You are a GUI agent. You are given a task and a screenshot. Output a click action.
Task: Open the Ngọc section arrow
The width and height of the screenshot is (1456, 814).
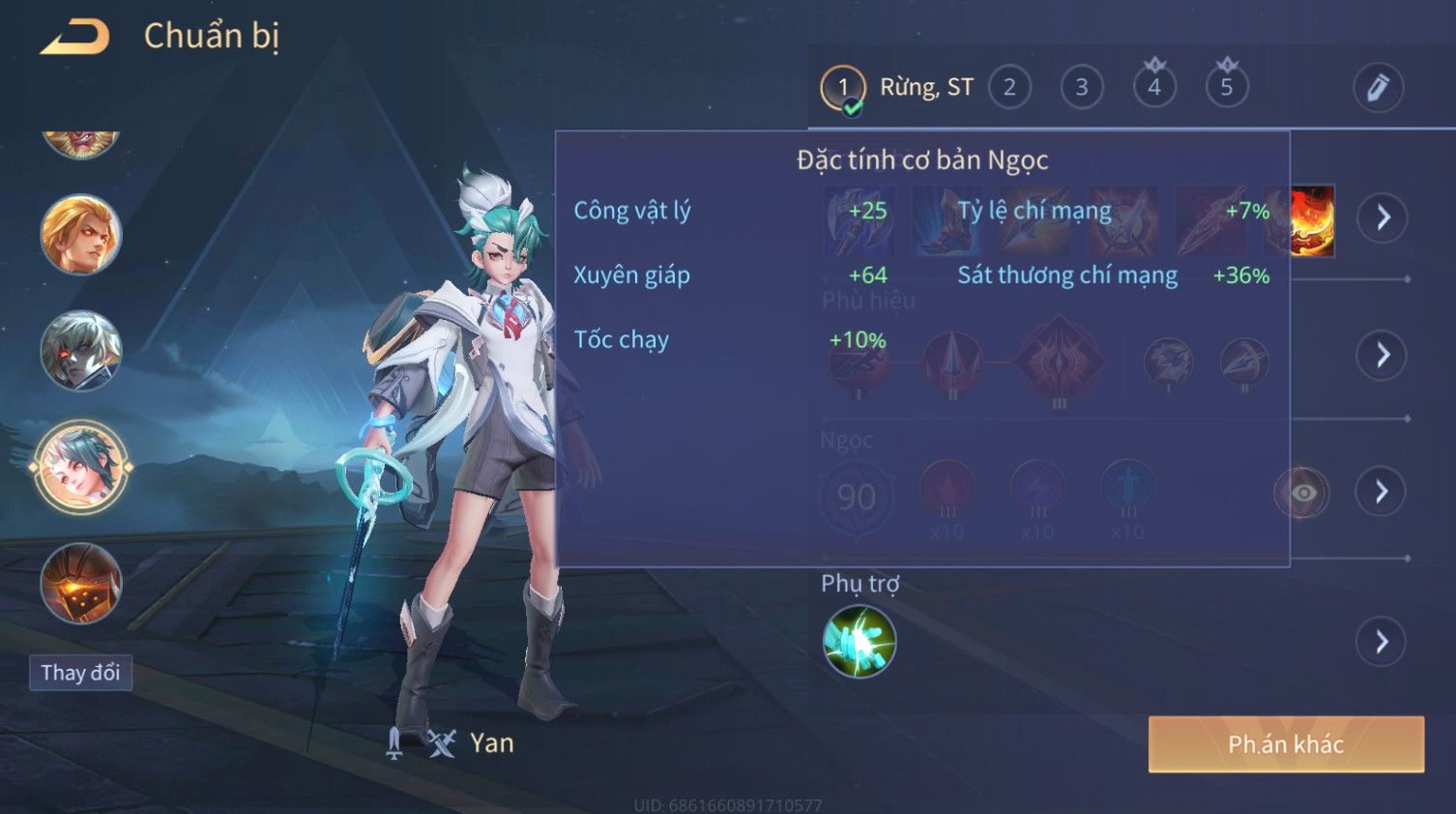[1382, 492]
